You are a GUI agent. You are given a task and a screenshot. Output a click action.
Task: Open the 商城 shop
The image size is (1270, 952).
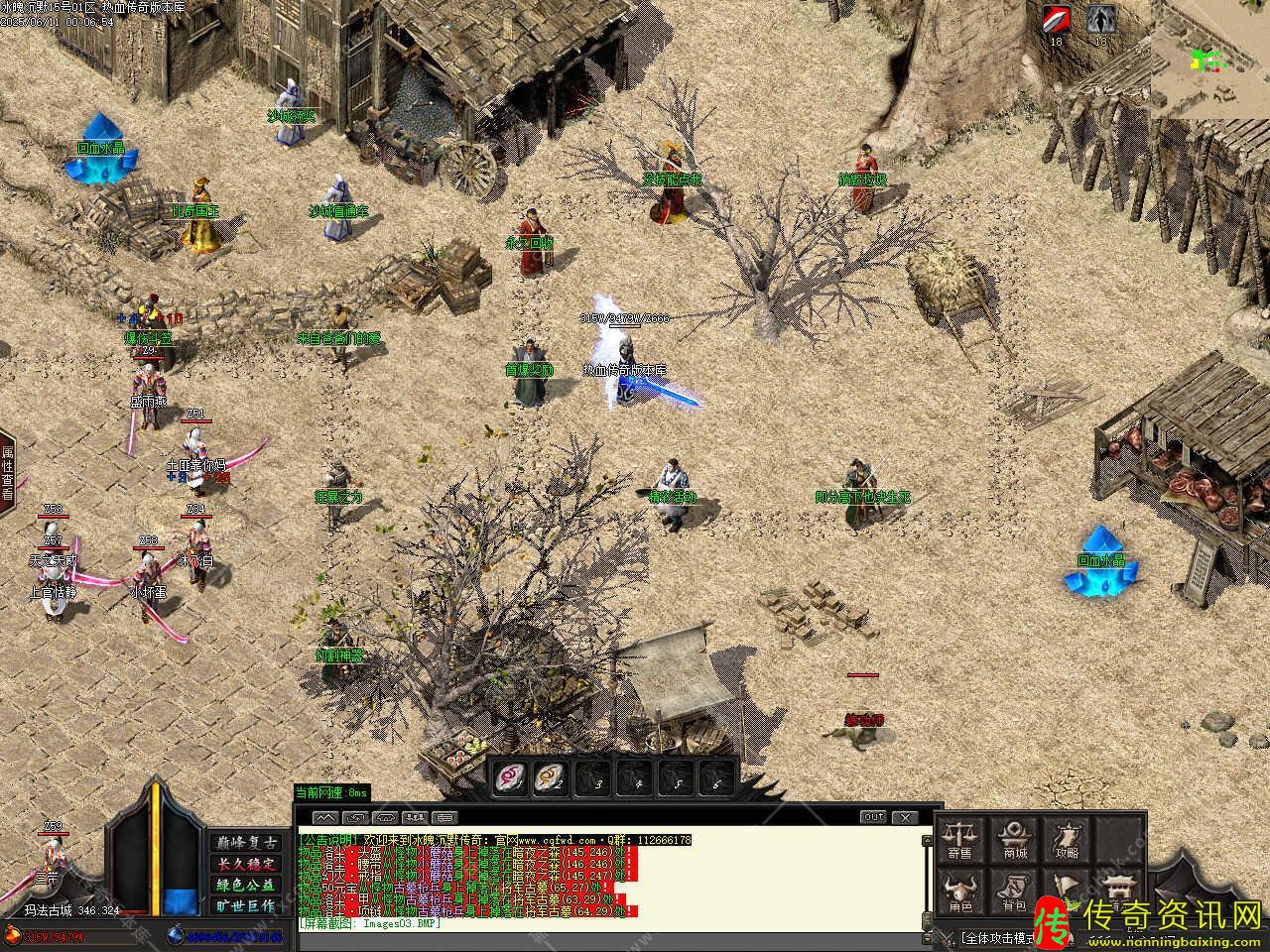click(1014, 839)
